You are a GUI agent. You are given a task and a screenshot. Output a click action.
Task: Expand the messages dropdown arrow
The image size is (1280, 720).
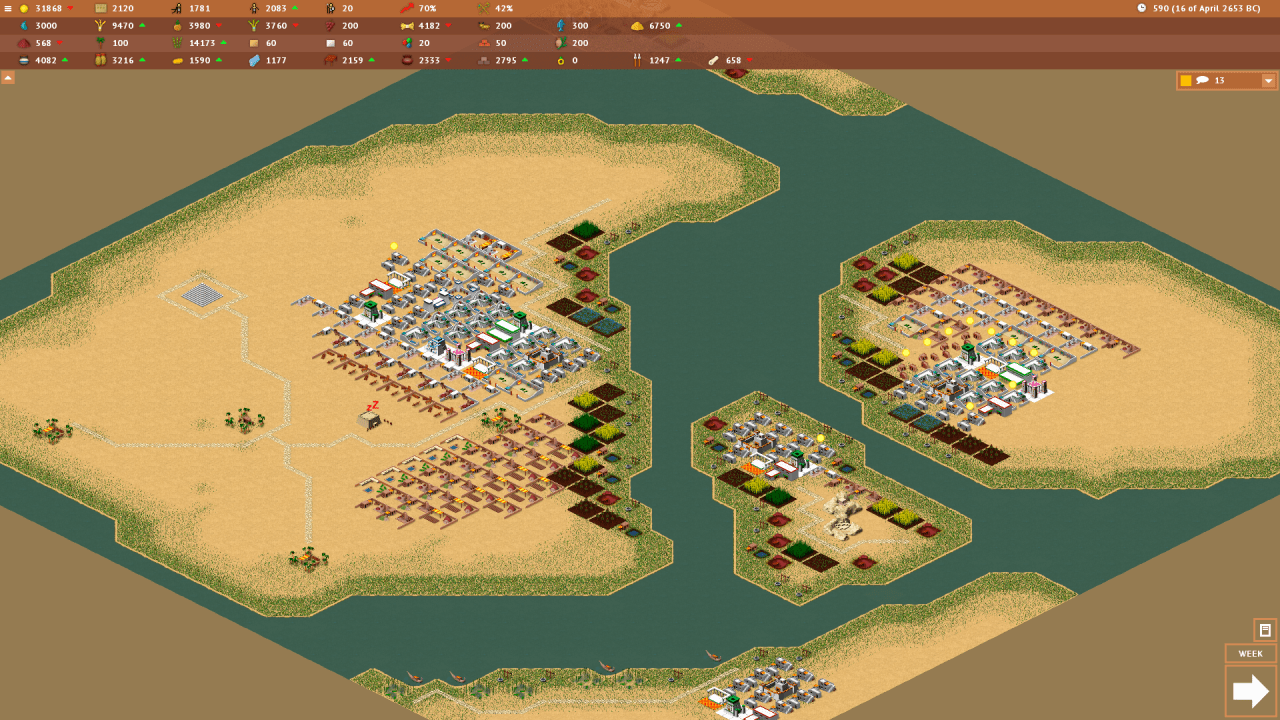click(1268, 81)
